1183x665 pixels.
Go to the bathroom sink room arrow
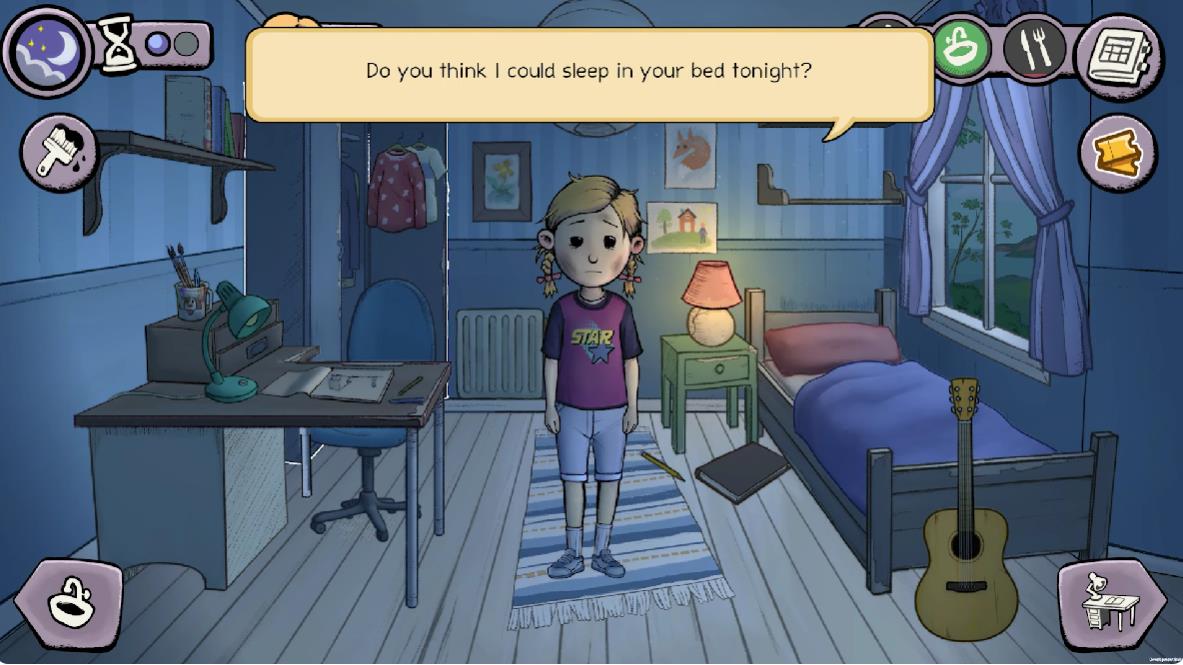click(69, 603)
